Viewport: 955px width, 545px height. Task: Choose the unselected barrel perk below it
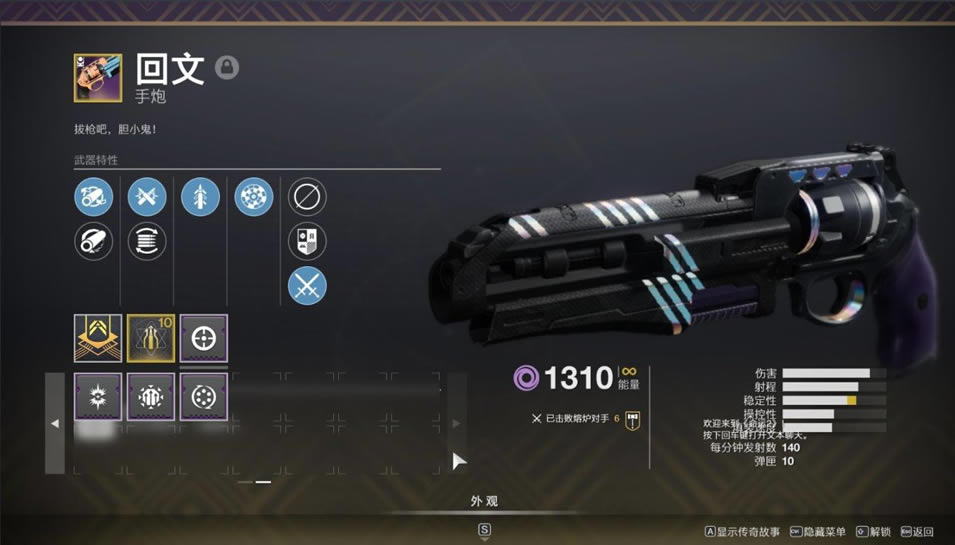coord(94,241)
